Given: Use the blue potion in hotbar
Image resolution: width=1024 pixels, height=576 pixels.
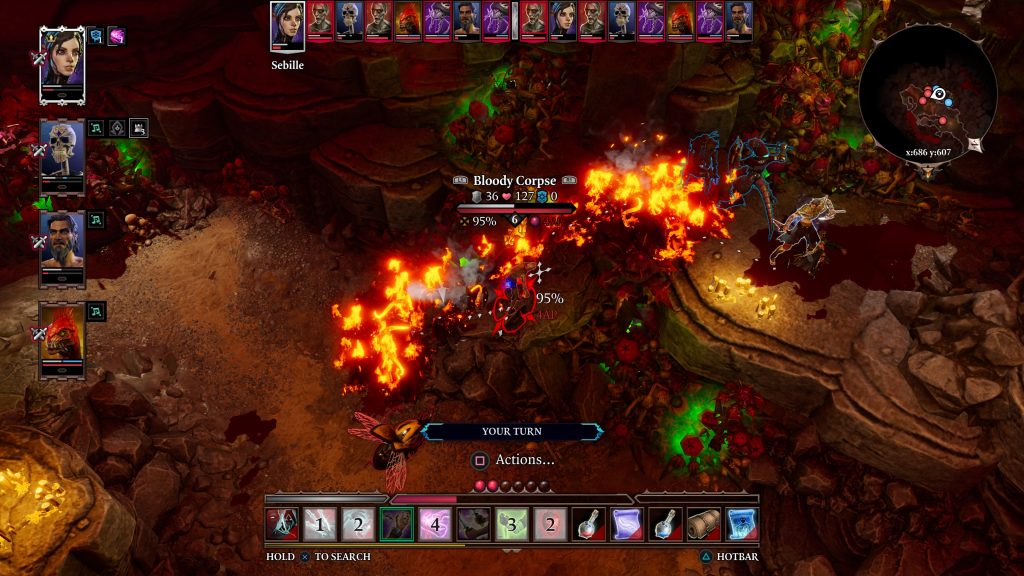Looking at the screenshot, I should point(665,523).
